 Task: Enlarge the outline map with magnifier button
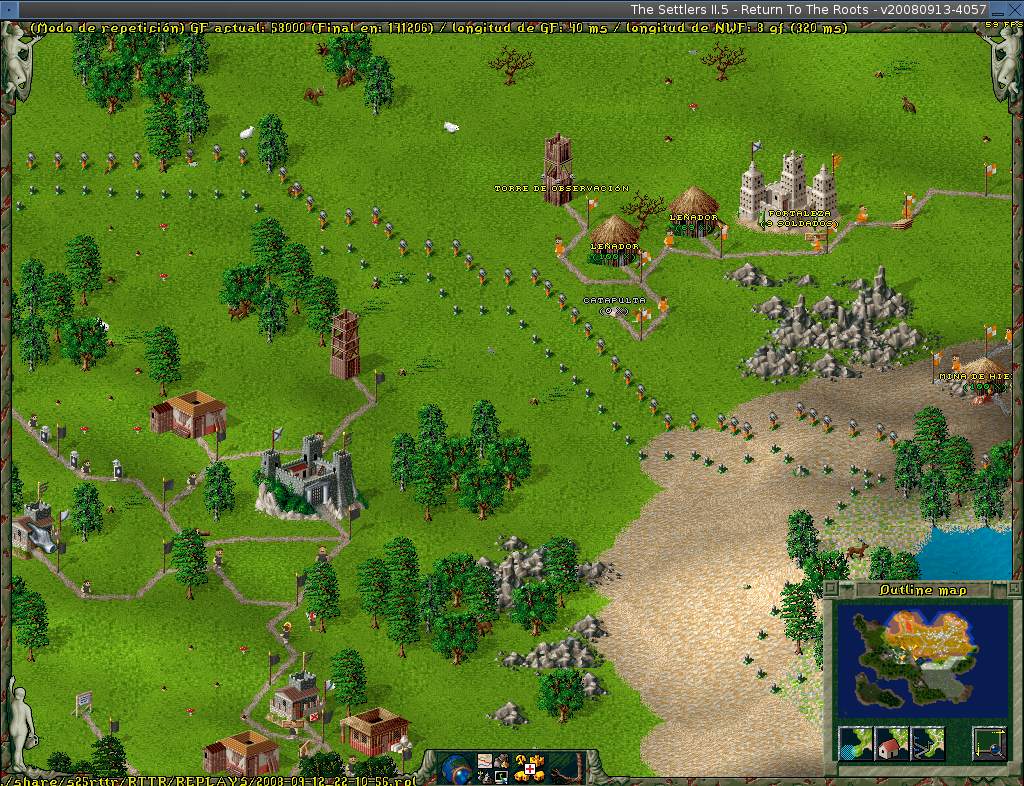pos(989,743)
